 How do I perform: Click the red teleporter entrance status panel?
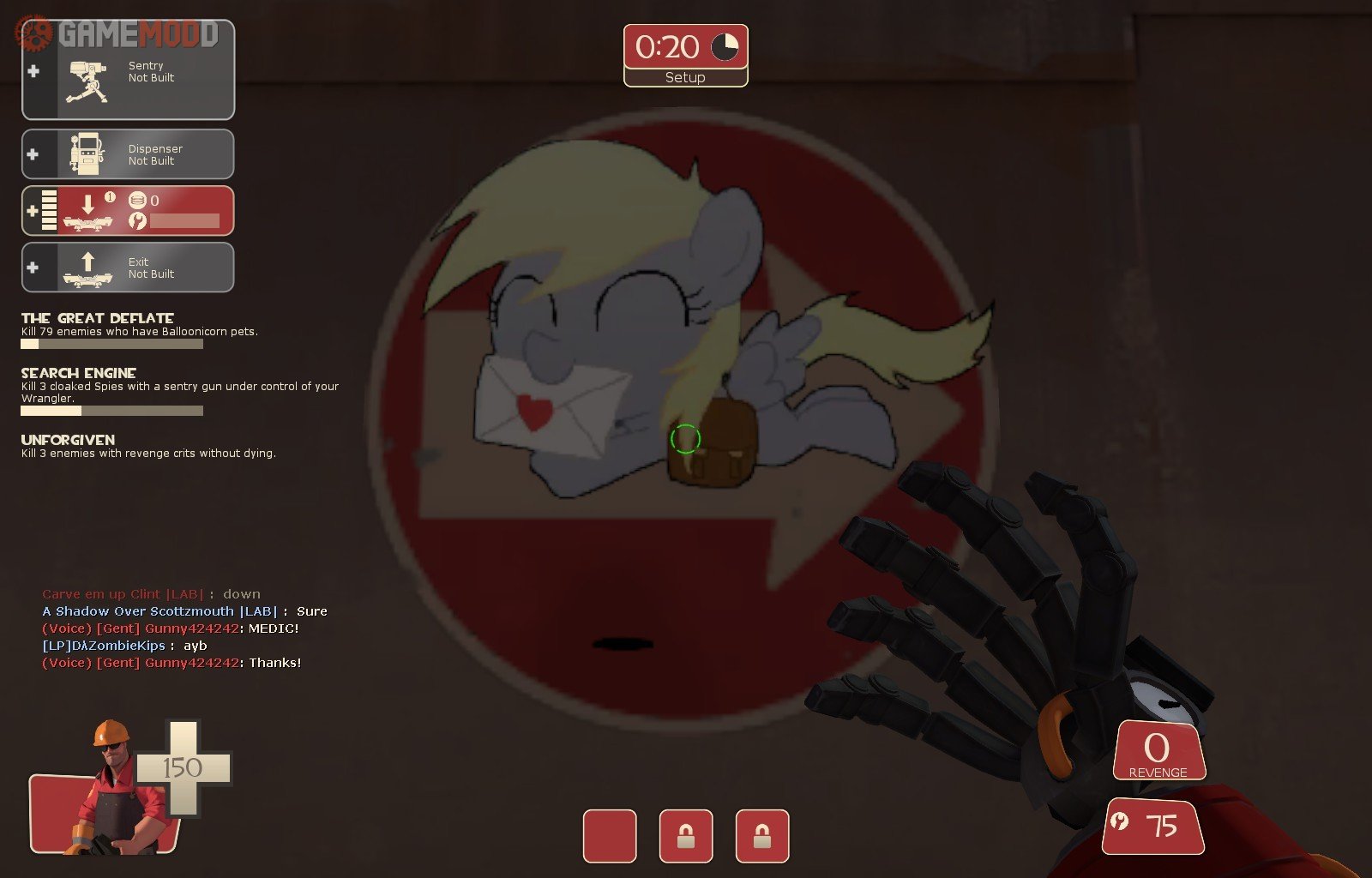[129, 211]
